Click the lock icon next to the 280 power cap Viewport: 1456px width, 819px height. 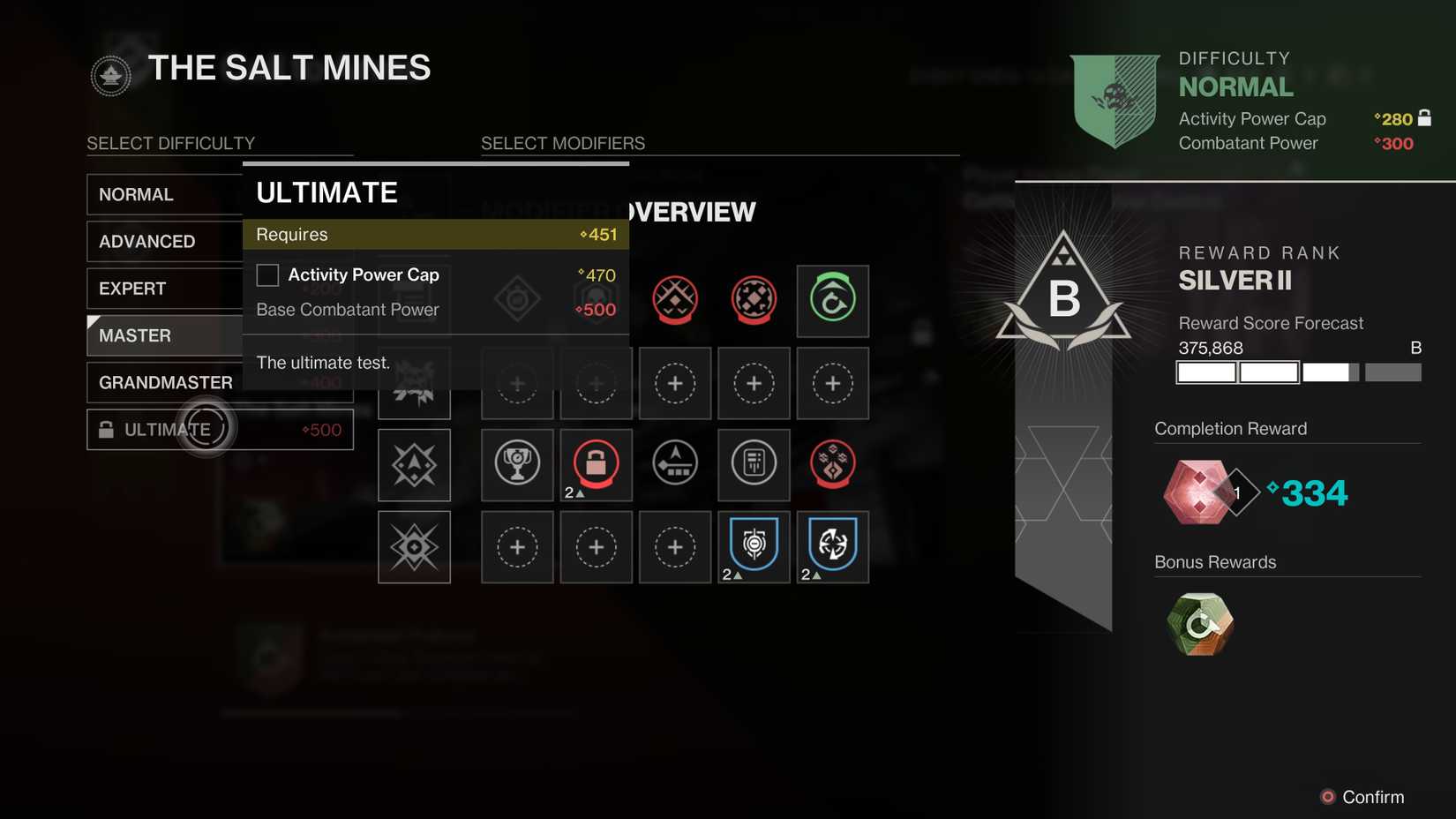coord(1424,118)
